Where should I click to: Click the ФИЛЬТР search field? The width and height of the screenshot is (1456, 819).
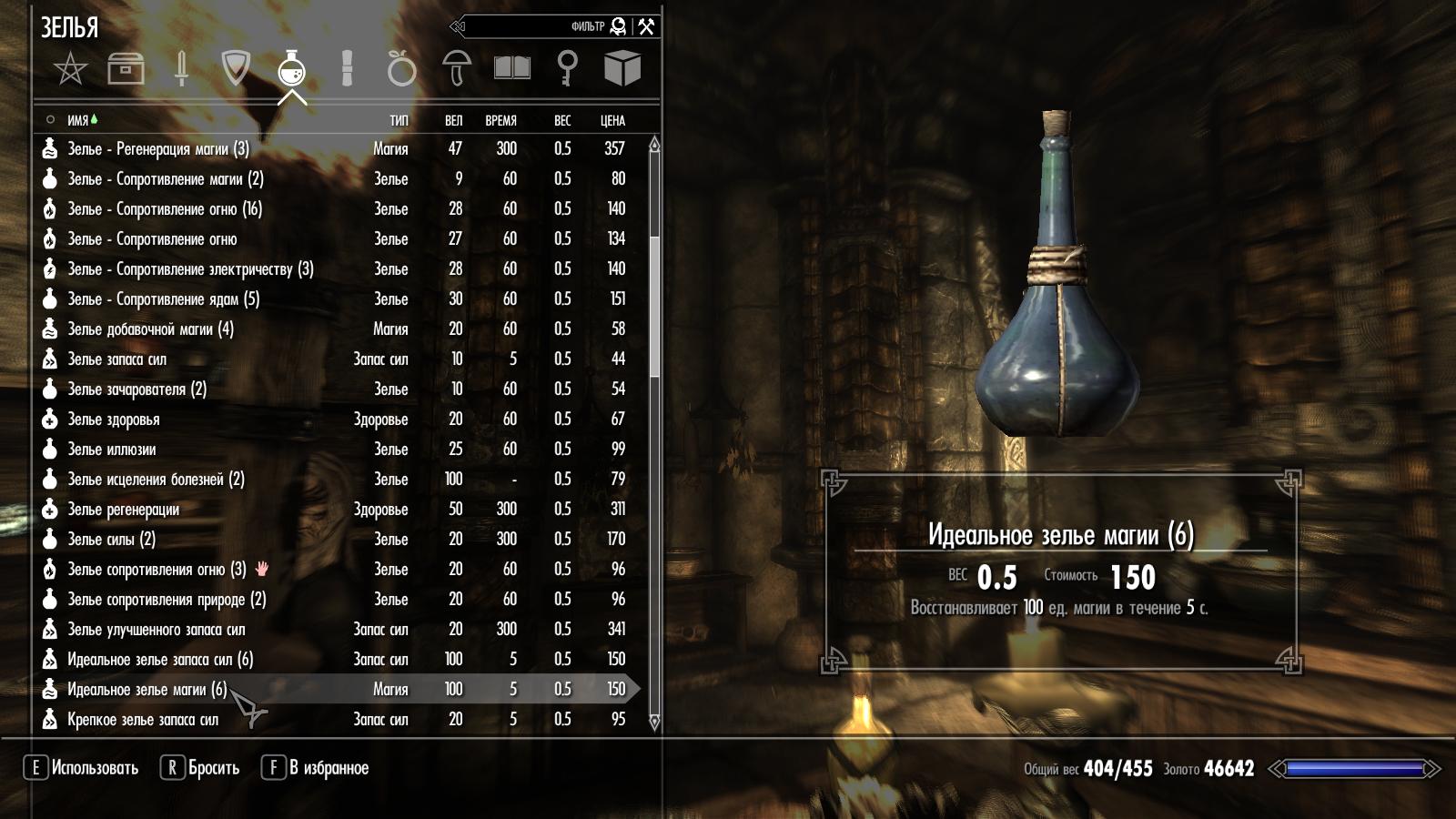click(537, 26)
